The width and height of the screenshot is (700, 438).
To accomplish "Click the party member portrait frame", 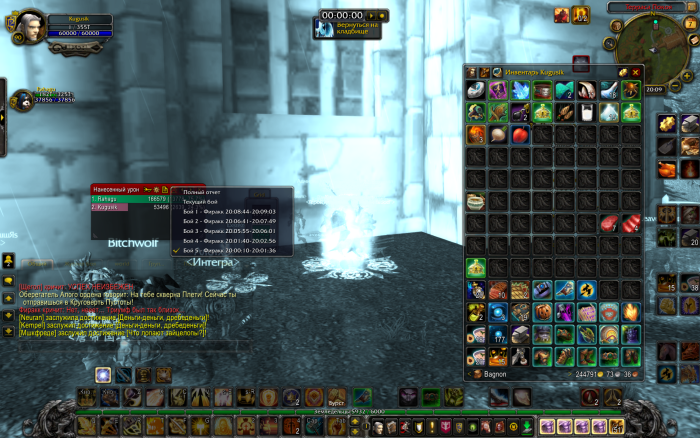I will pyautogui.click(x=22, y=100).
